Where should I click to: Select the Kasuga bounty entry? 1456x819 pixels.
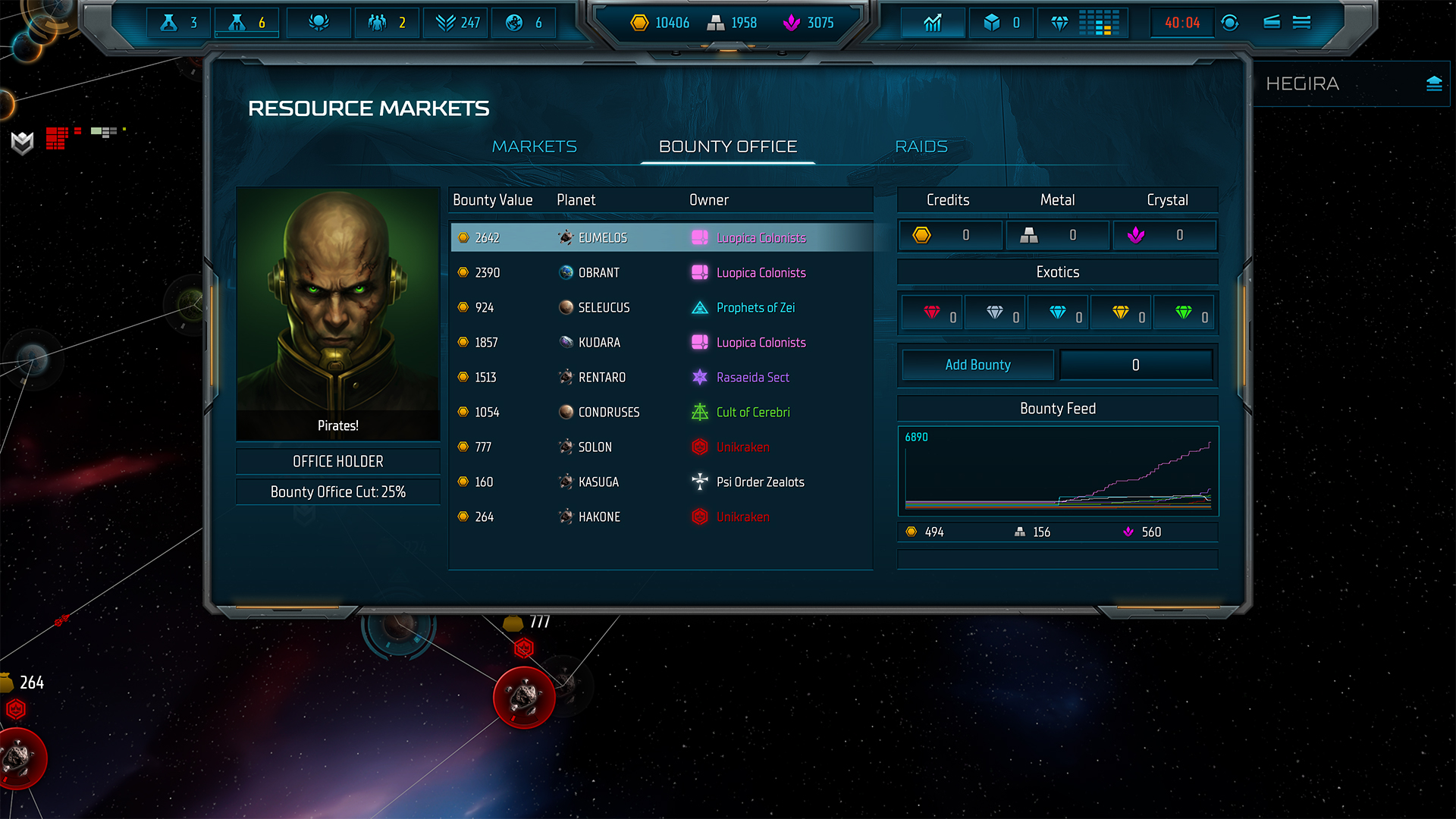tap(660, 482)
